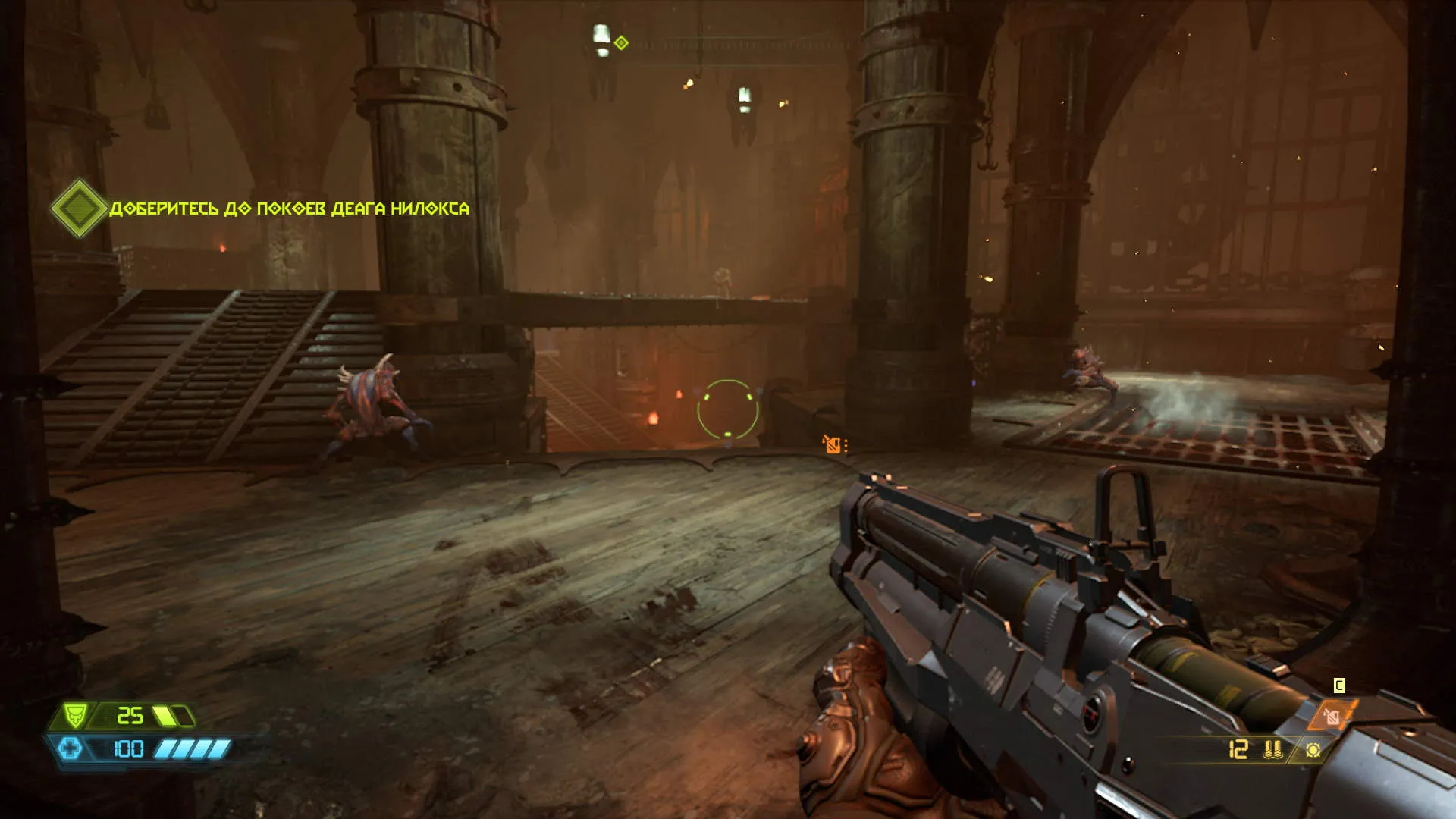
Task: Select the objective tracker about Deag Nilox's chambers
Action: [x=288, y=209]
